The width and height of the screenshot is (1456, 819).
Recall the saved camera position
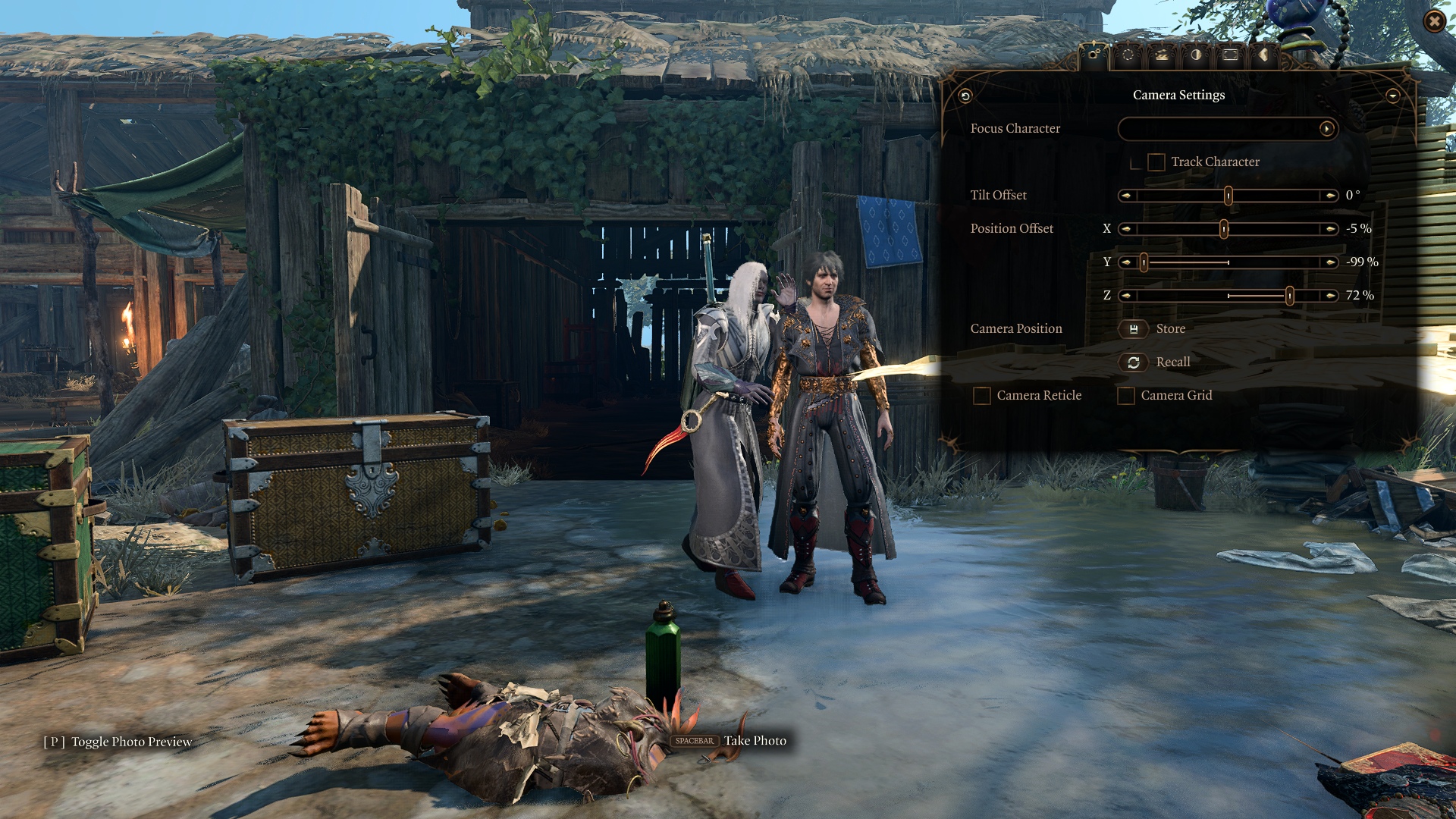[x=1134, y=362]
